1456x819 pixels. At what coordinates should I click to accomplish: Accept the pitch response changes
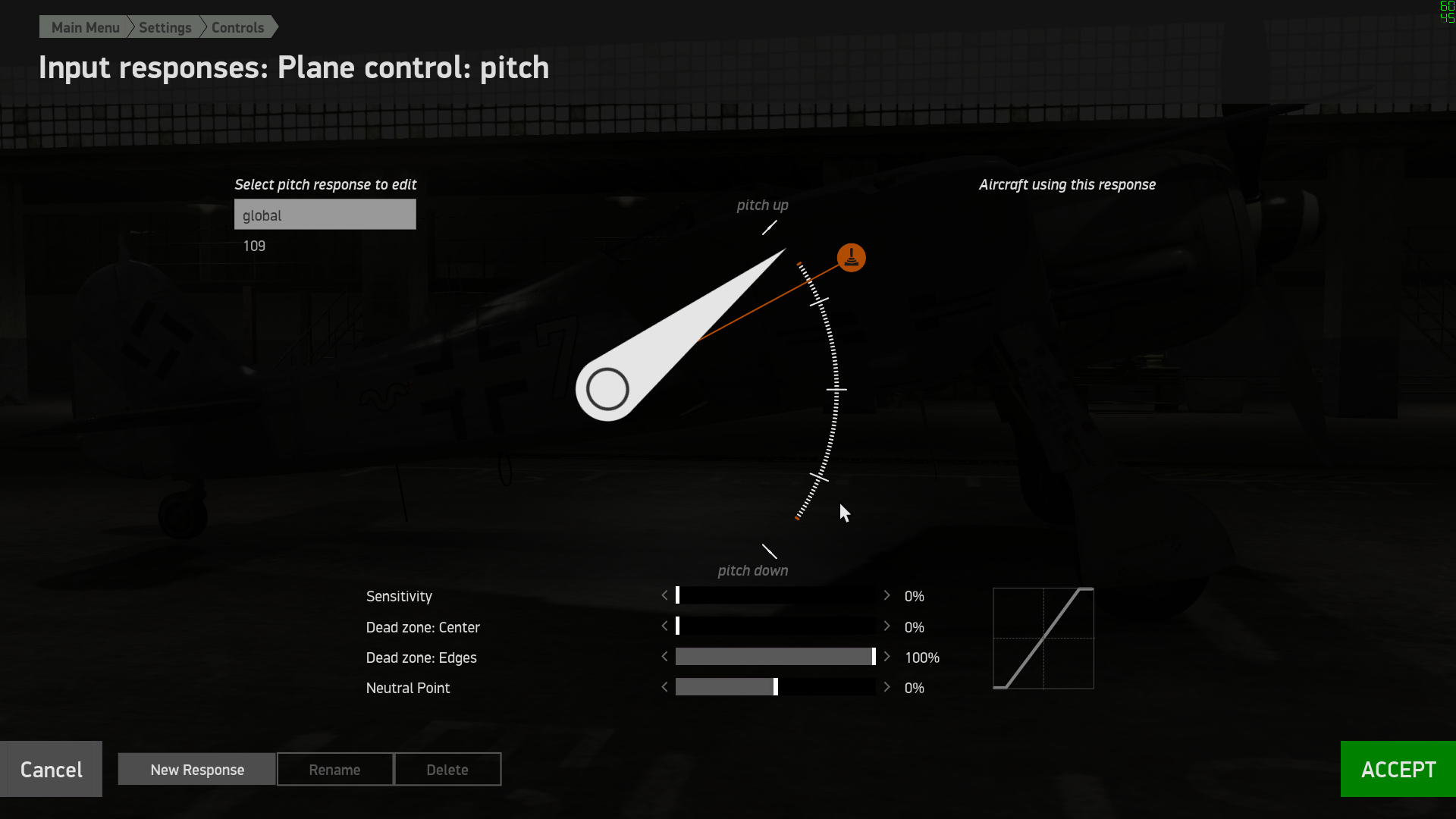[1398, 769]
